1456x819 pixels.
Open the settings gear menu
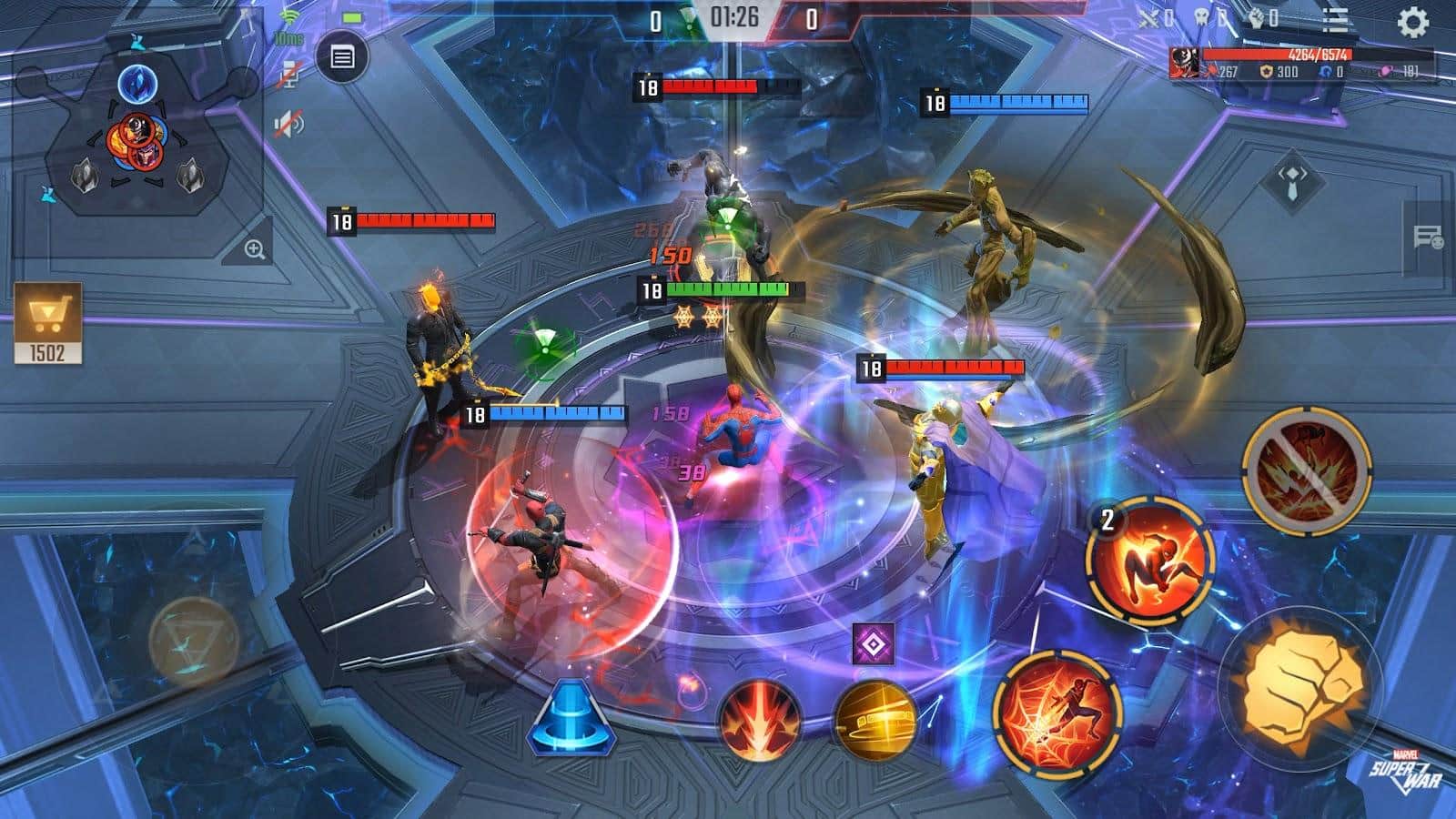pos(1412,22)
